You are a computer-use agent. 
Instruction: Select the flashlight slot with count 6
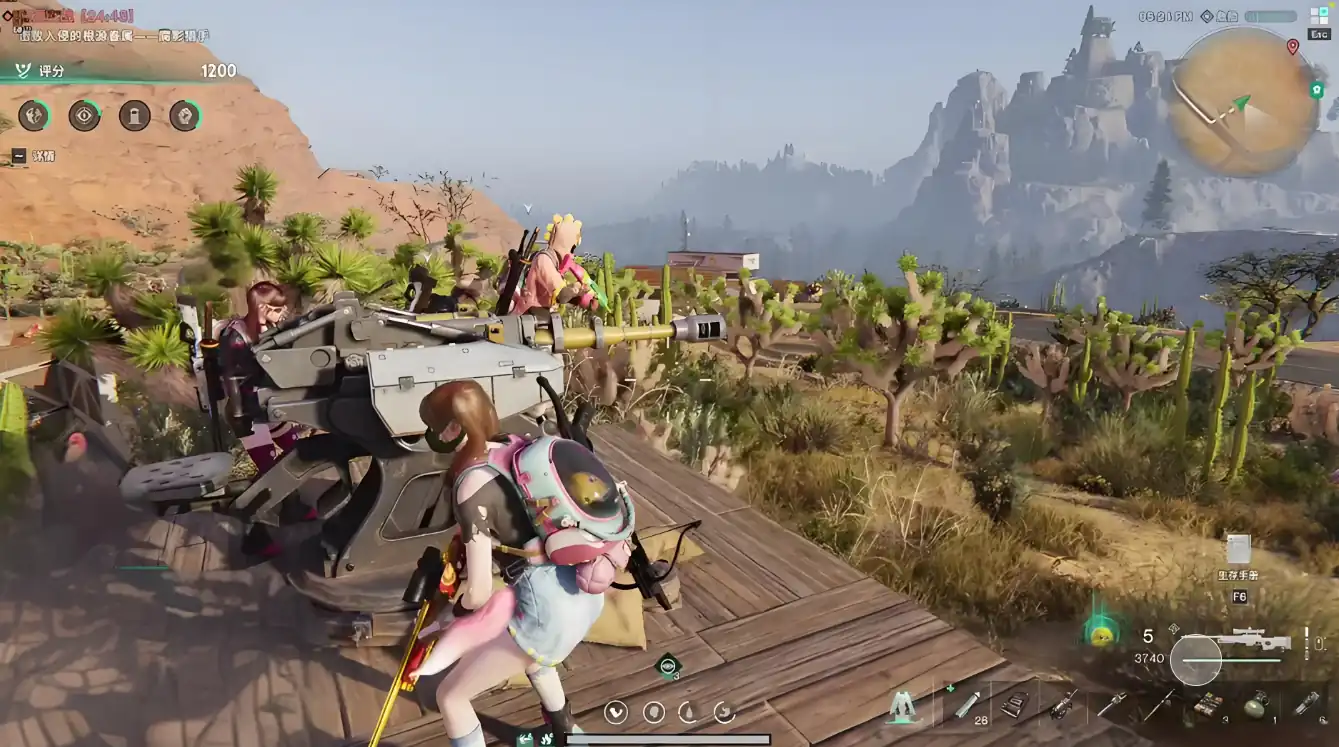pos(1306,704)
